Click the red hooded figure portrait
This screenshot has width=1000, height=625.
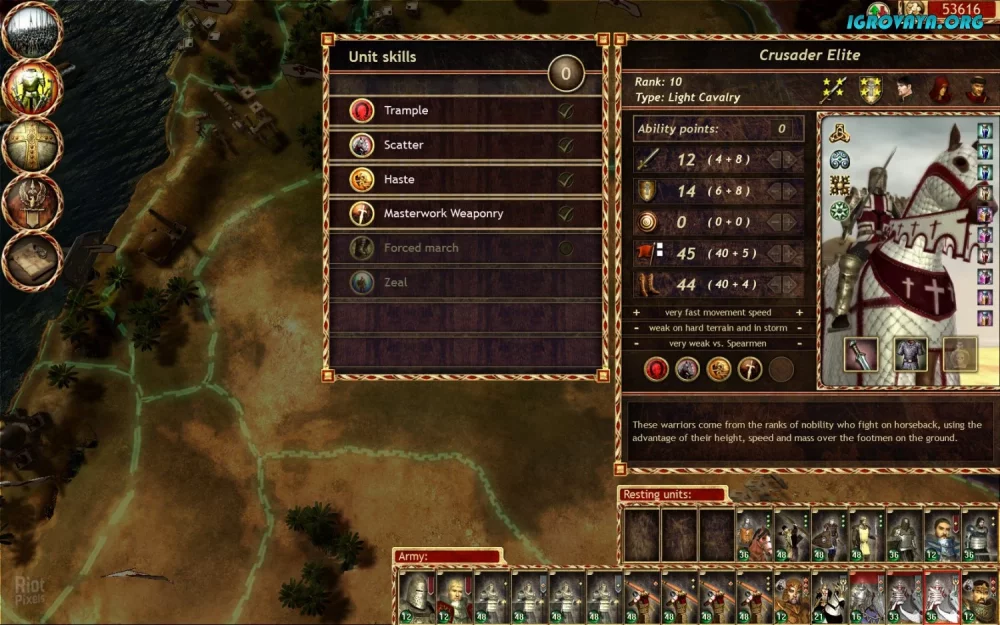point(941,90)
